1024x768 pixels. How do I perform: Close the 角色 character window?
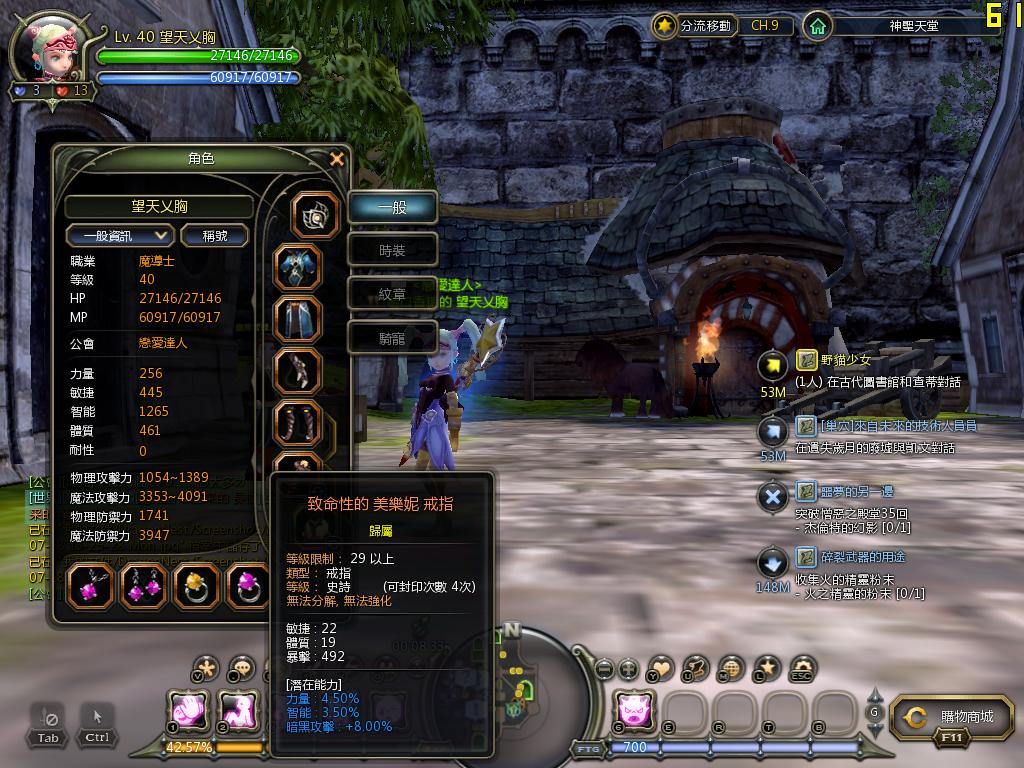(337, 159)
